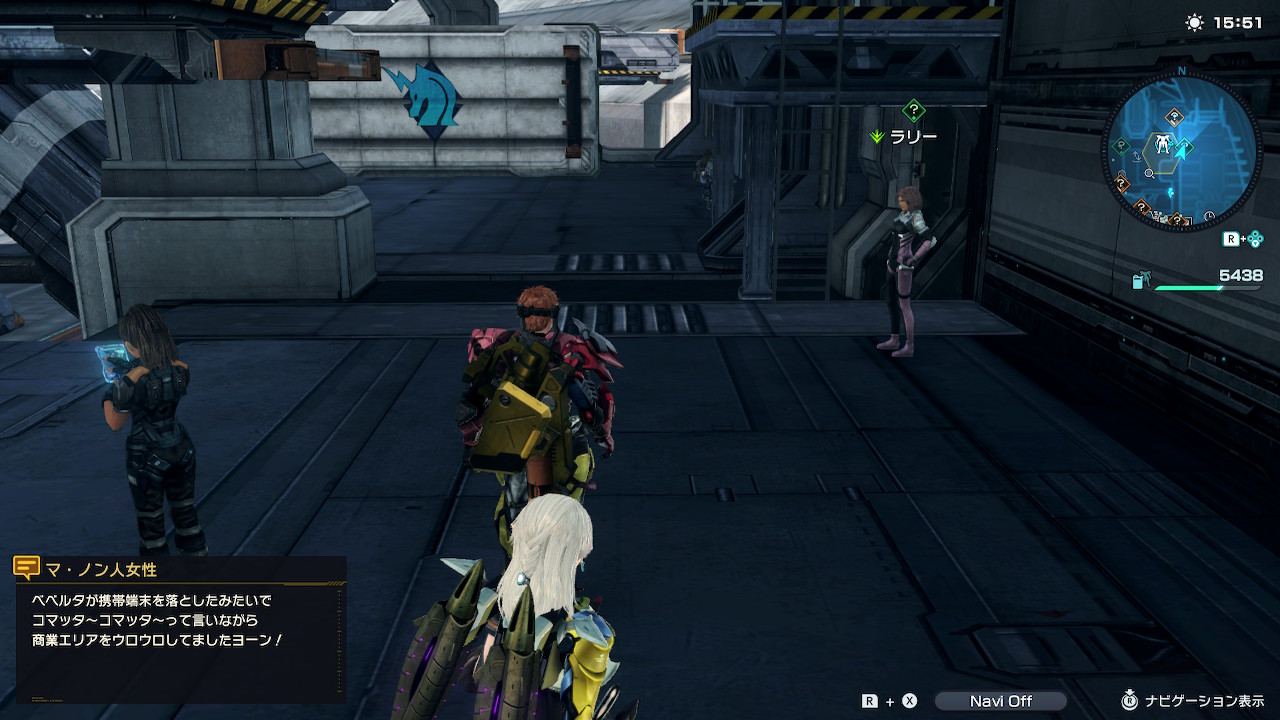Select the ラリー question mark quest marker
This screenshot has height=720, width=1280.
913,111
